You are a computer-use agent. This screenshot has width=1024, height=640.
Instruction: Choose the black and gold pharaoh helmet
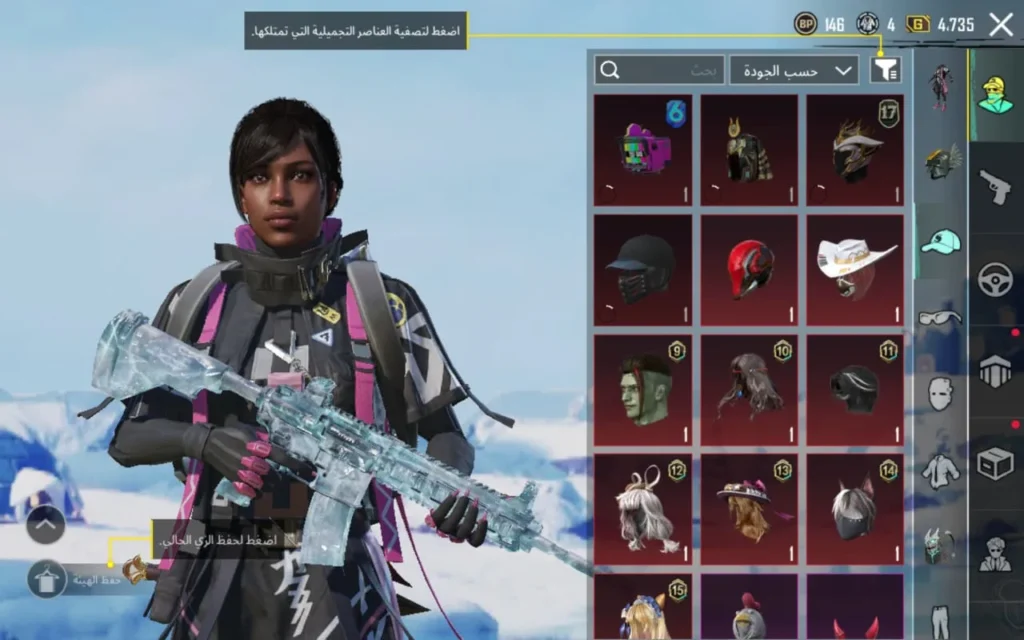click(x=748, y=151)
